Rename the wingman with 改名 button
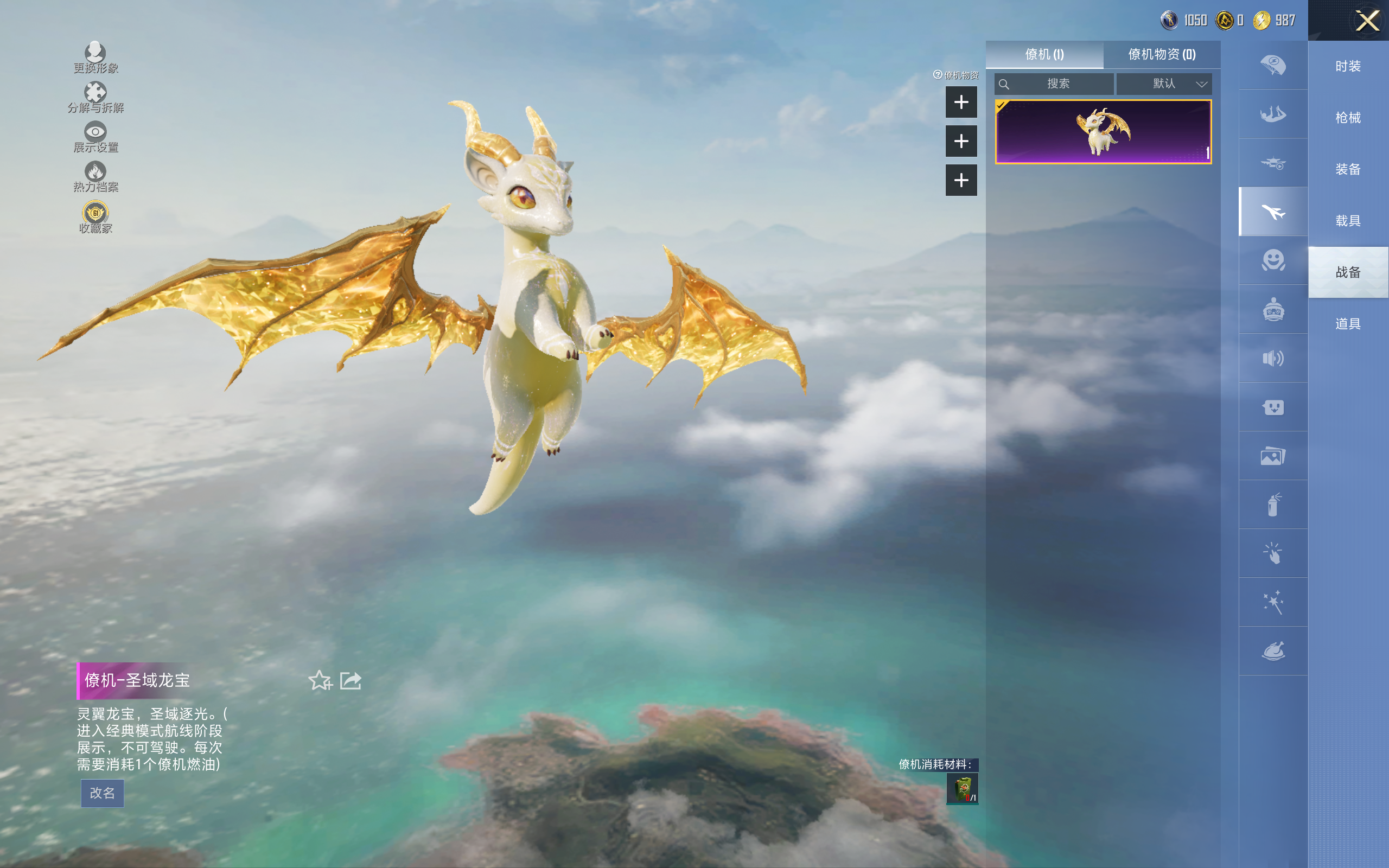This screenshot has width=1389, height=868. [x=102, y=793]
